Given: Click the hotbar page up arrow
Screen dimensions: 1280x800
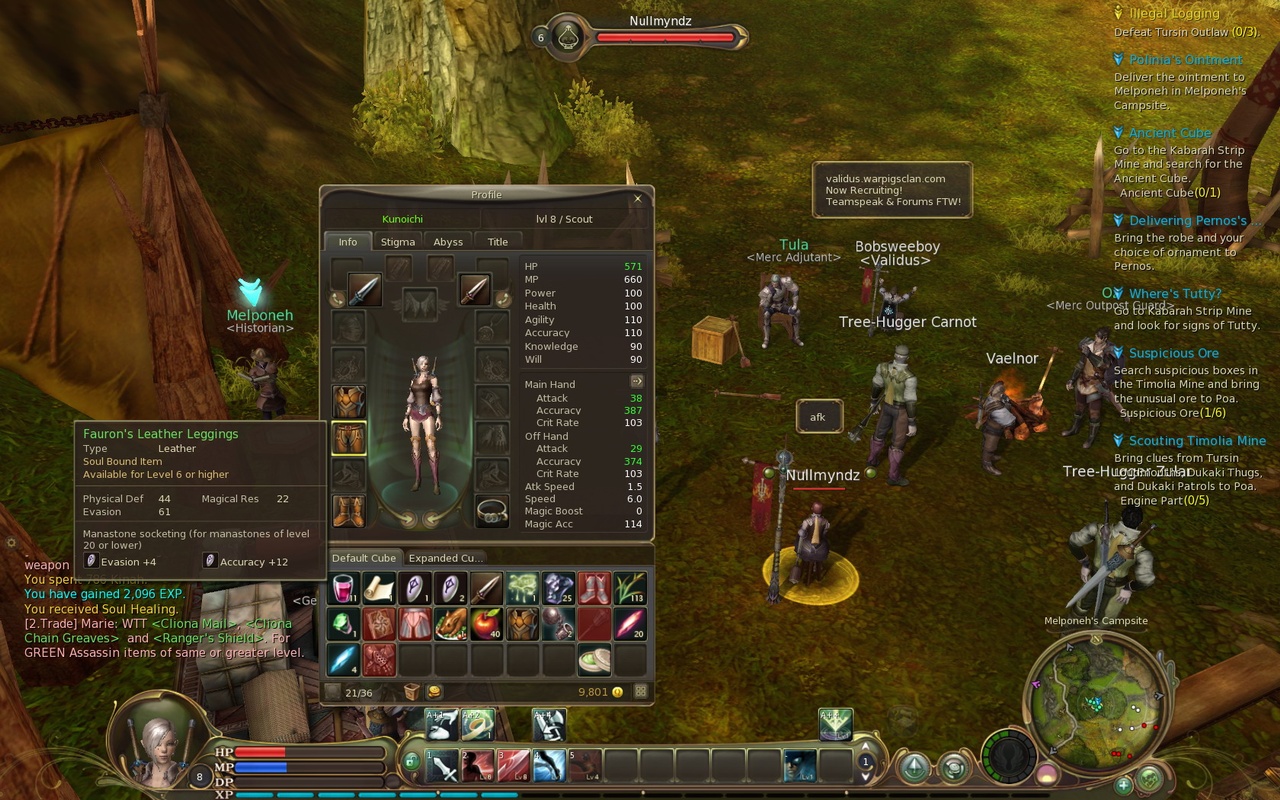Looking at the screenshot, I should pyautogui.click(x=865, y=748).
